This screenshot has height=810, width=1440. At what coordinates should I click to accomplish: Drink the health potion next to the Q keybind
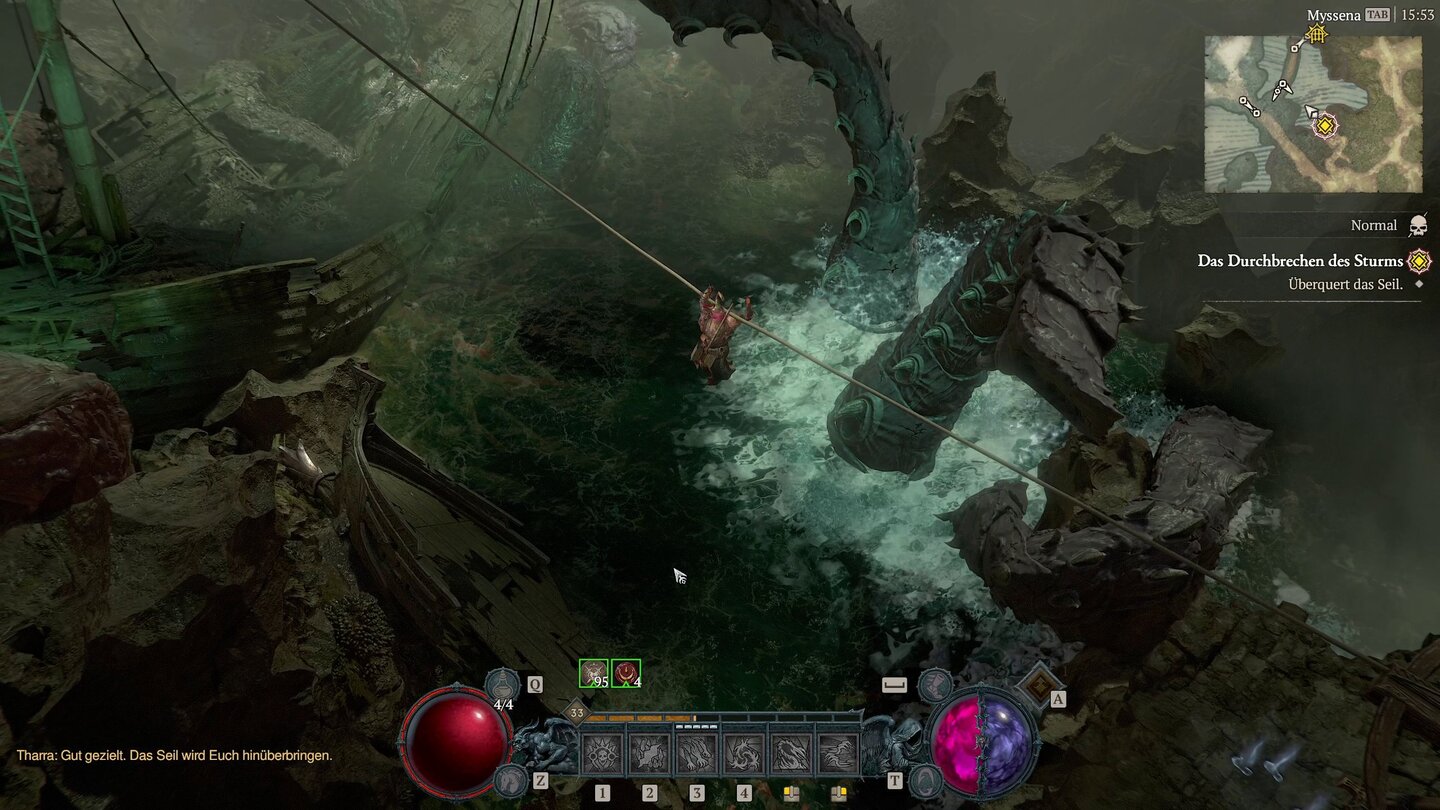click(x=502, y=685)
